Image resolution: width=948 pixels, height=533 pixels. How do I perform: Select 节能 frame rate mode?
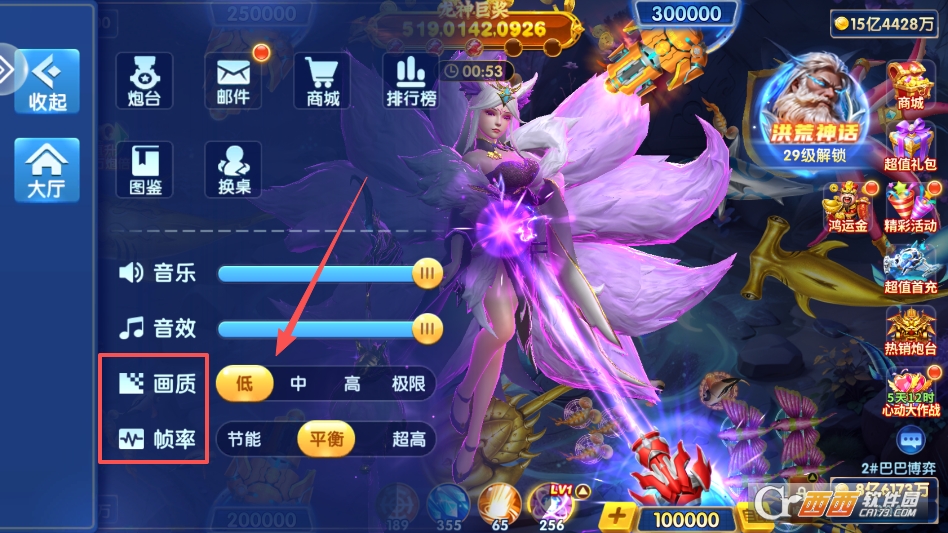tap(244, 439)
